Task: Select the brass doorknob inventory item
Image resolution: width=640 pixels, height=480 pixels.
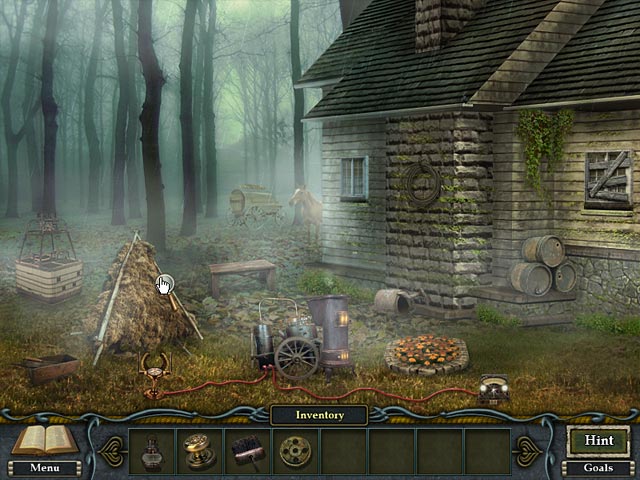Action: tap(199, 451)
